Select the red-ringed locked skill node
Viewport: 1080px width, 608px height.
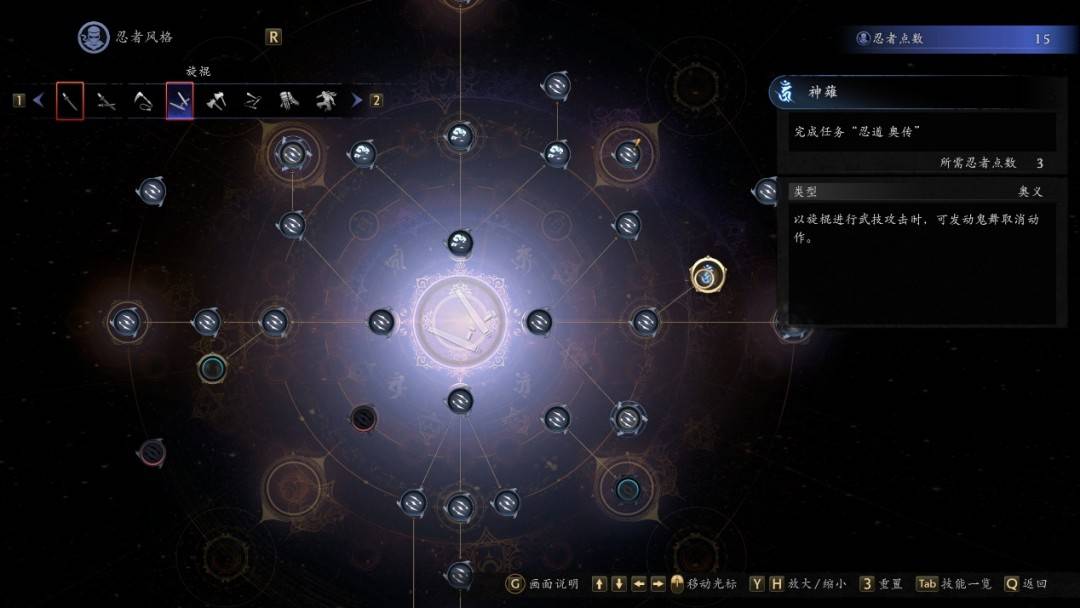coord(363,417)
